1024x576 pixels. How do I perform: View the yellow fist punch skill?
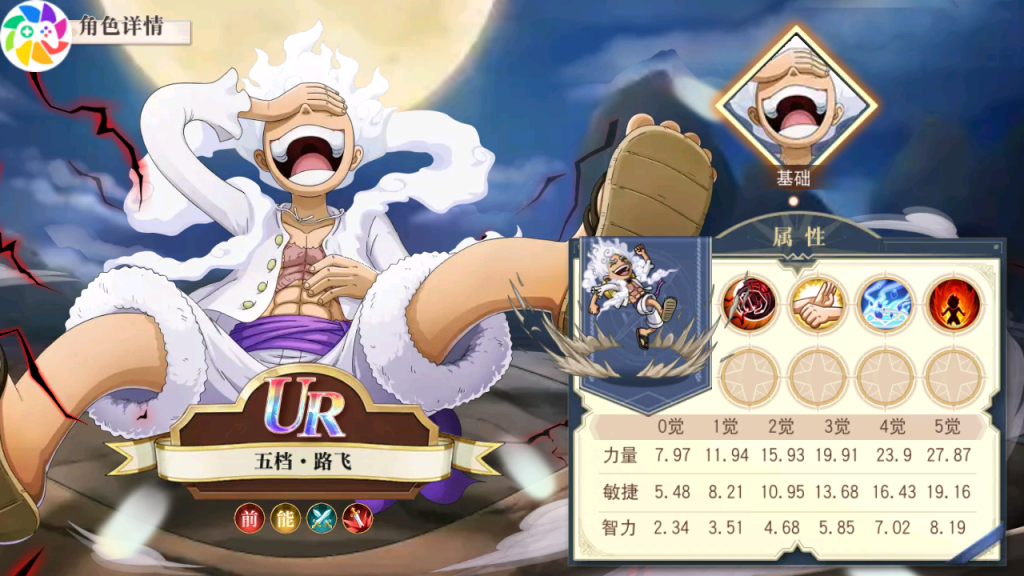point(817,304)
